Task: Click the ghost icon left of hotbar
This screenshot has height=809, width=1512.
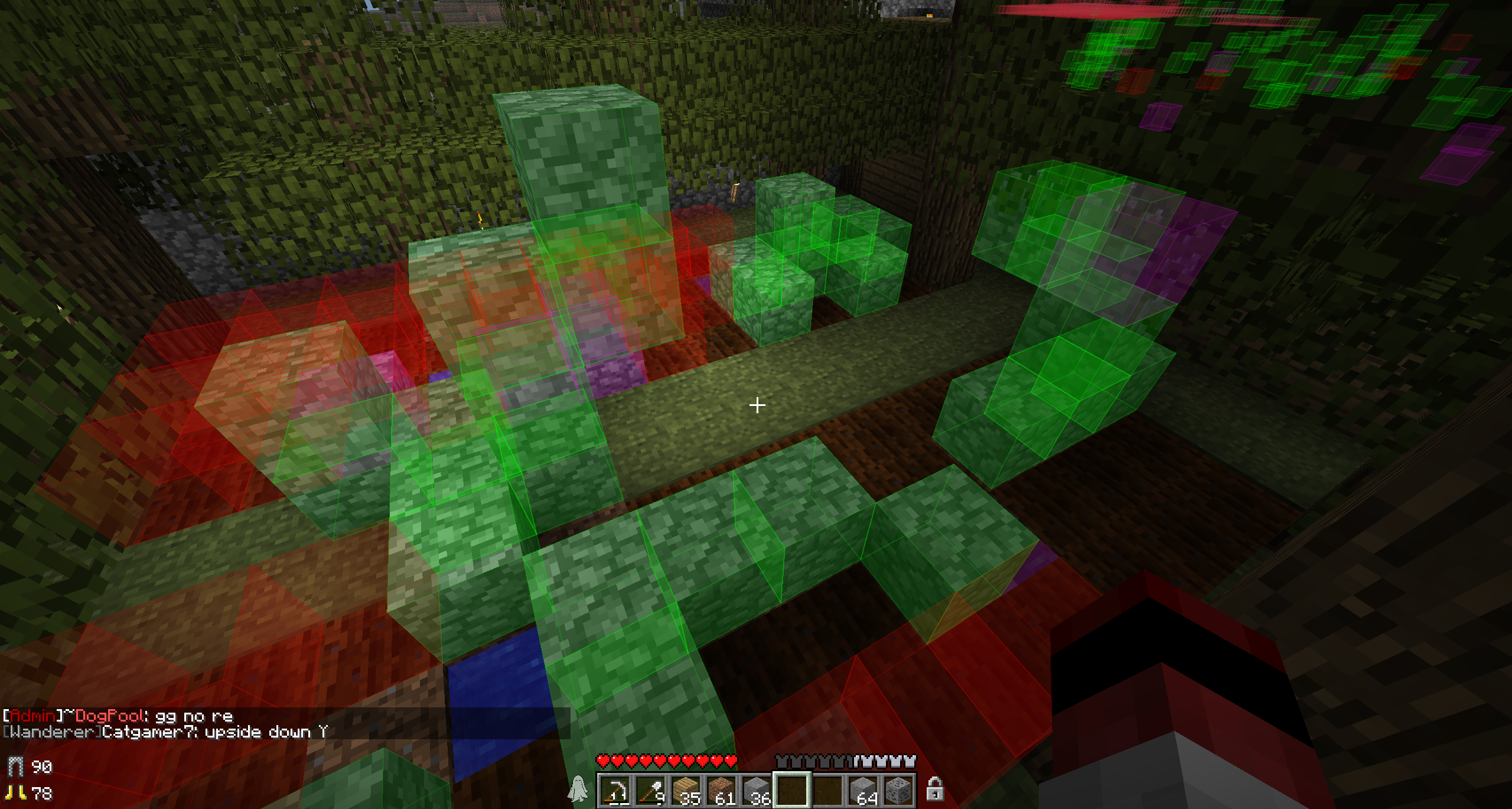Action: pos(578,789)
